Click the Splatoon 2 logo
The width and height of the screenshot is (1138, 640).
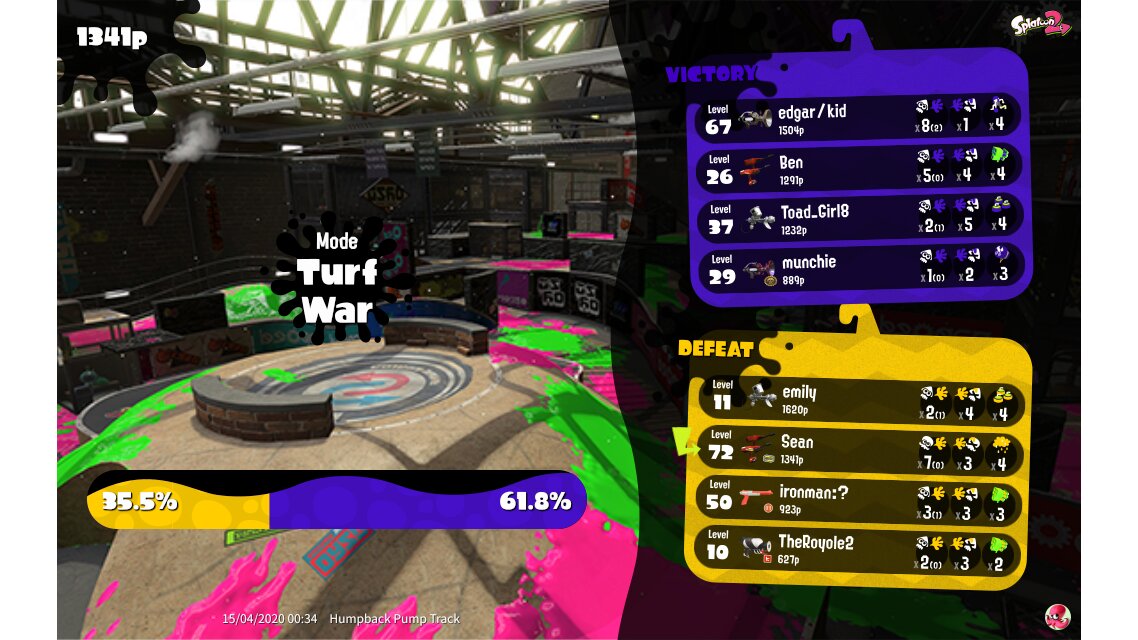pyautogui.click(x=1040, y=24)
